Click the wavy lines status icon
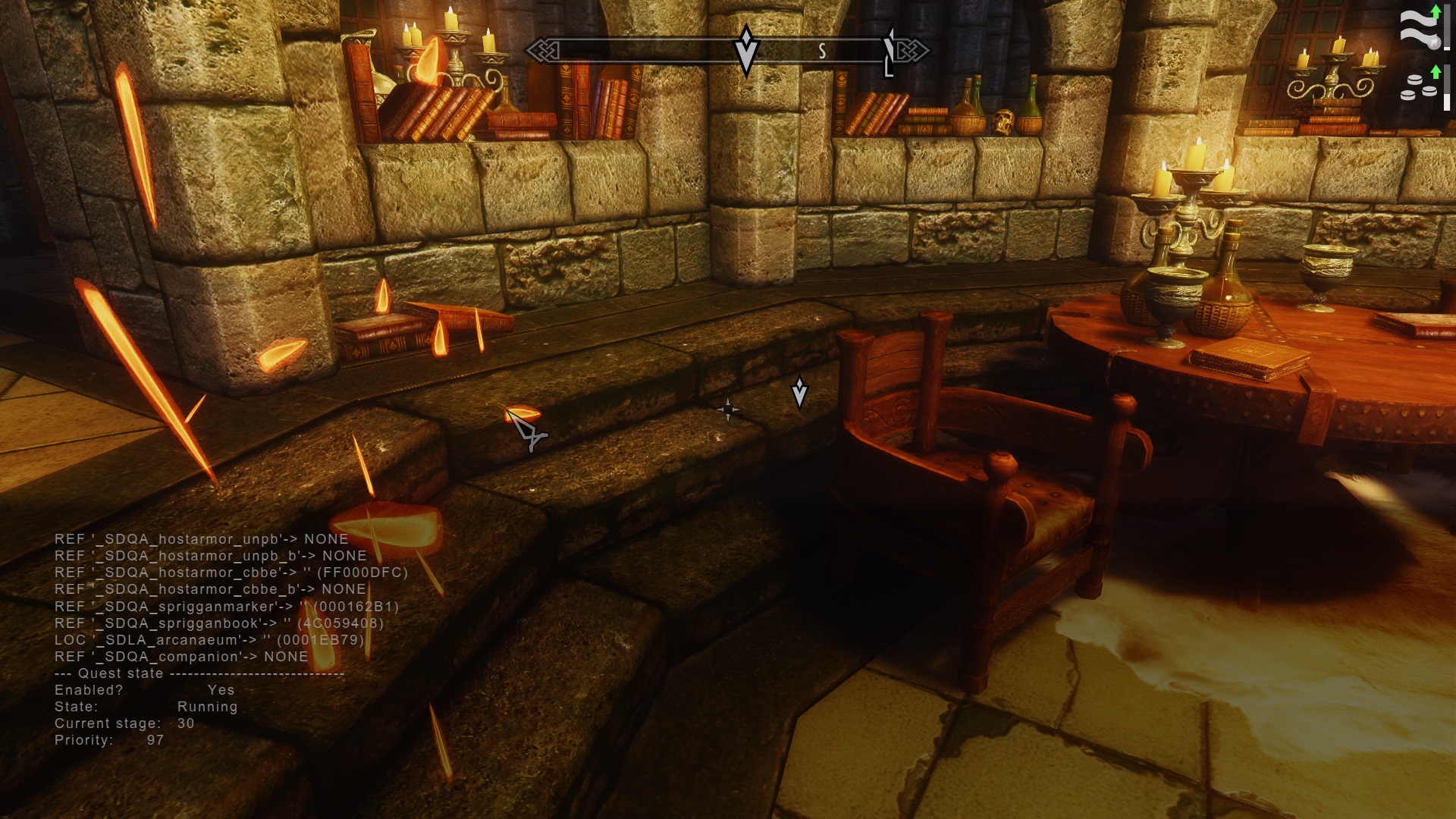Image resolution: width=1456 pixels, height=819 pixels. pos(1418,29)
